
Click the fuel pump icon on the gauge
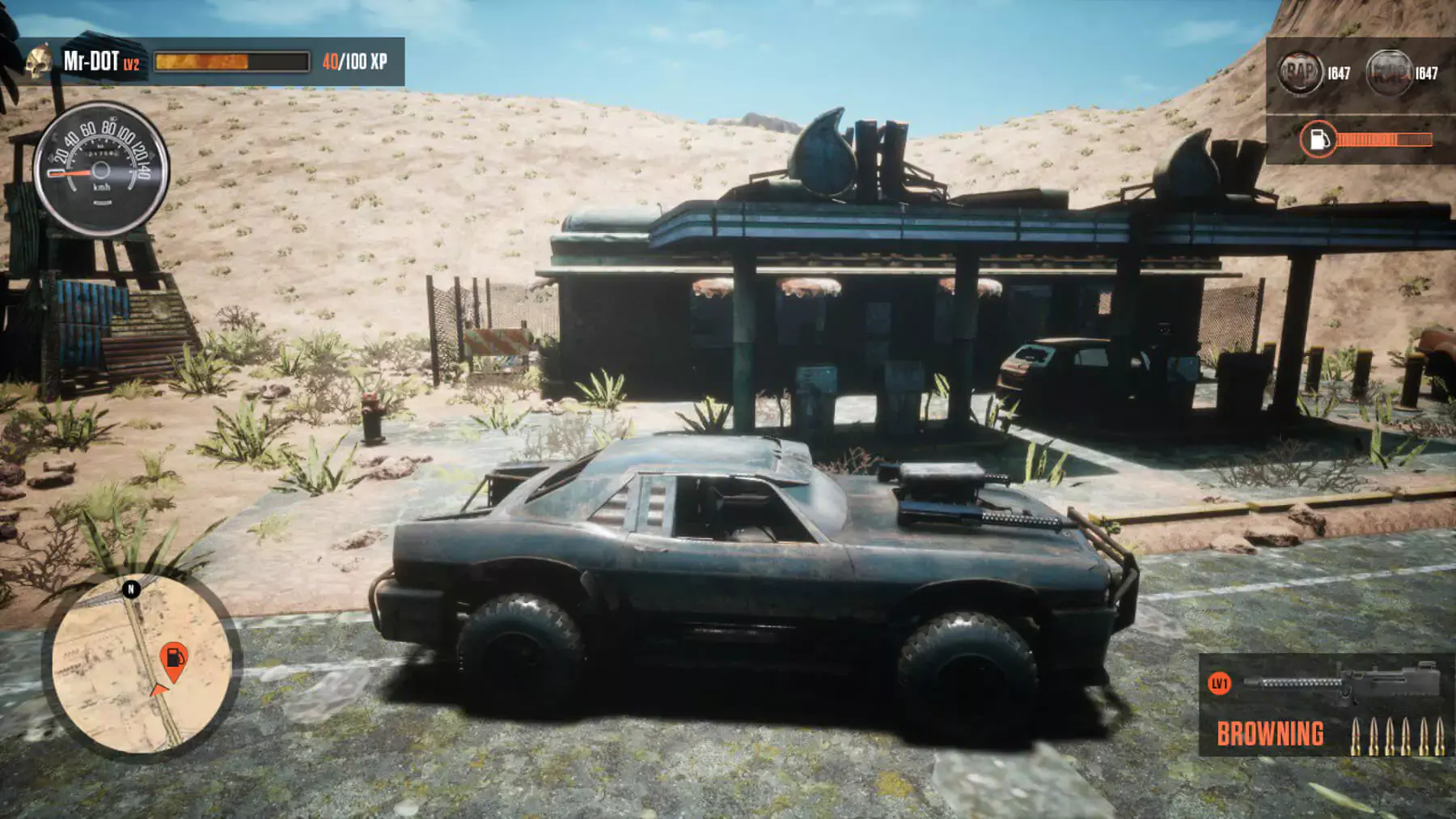pyautogui.click(x=1318, y=139)
